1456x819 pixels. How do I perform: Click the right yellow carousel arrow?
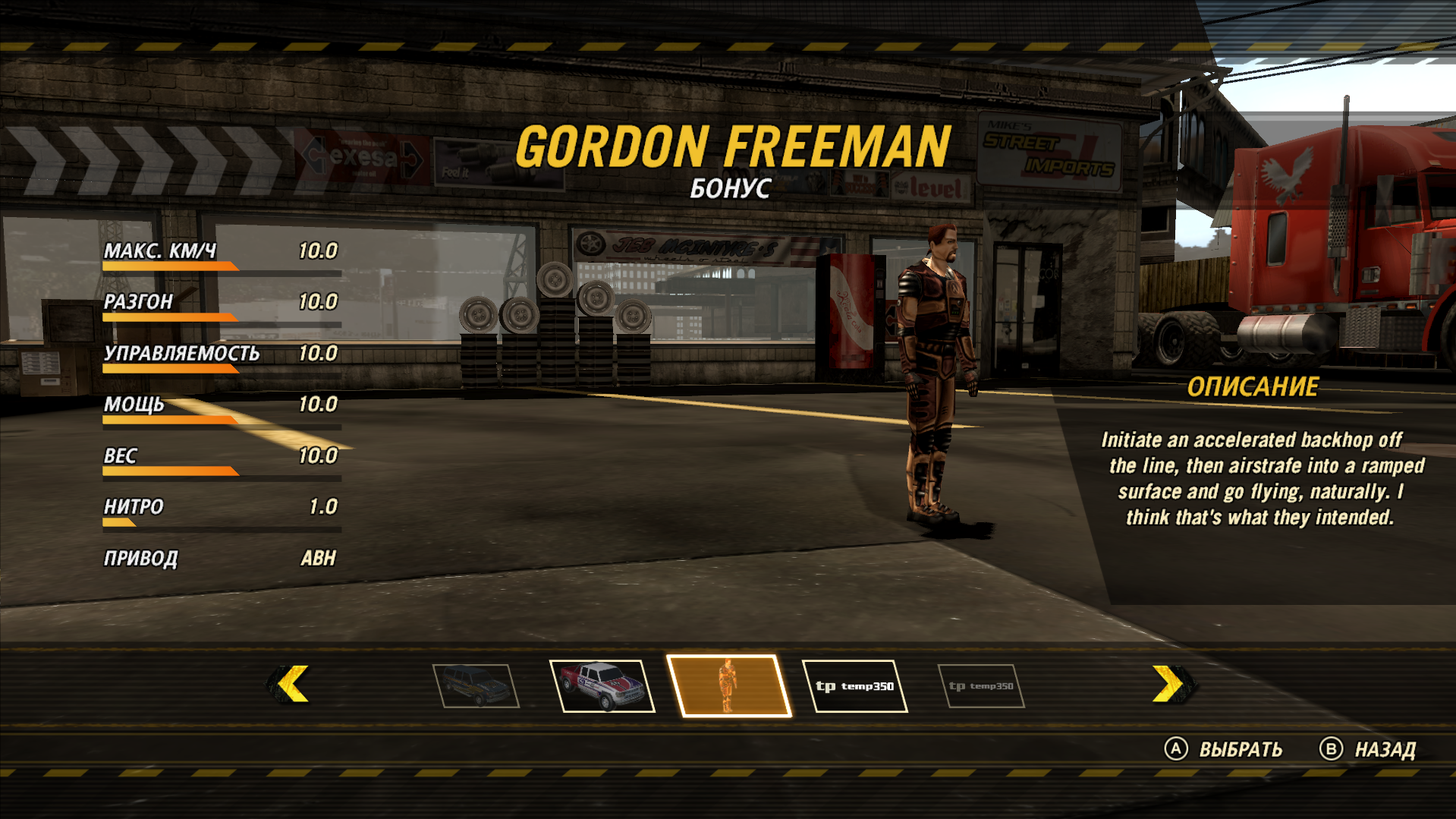[x=1169, y=684]
